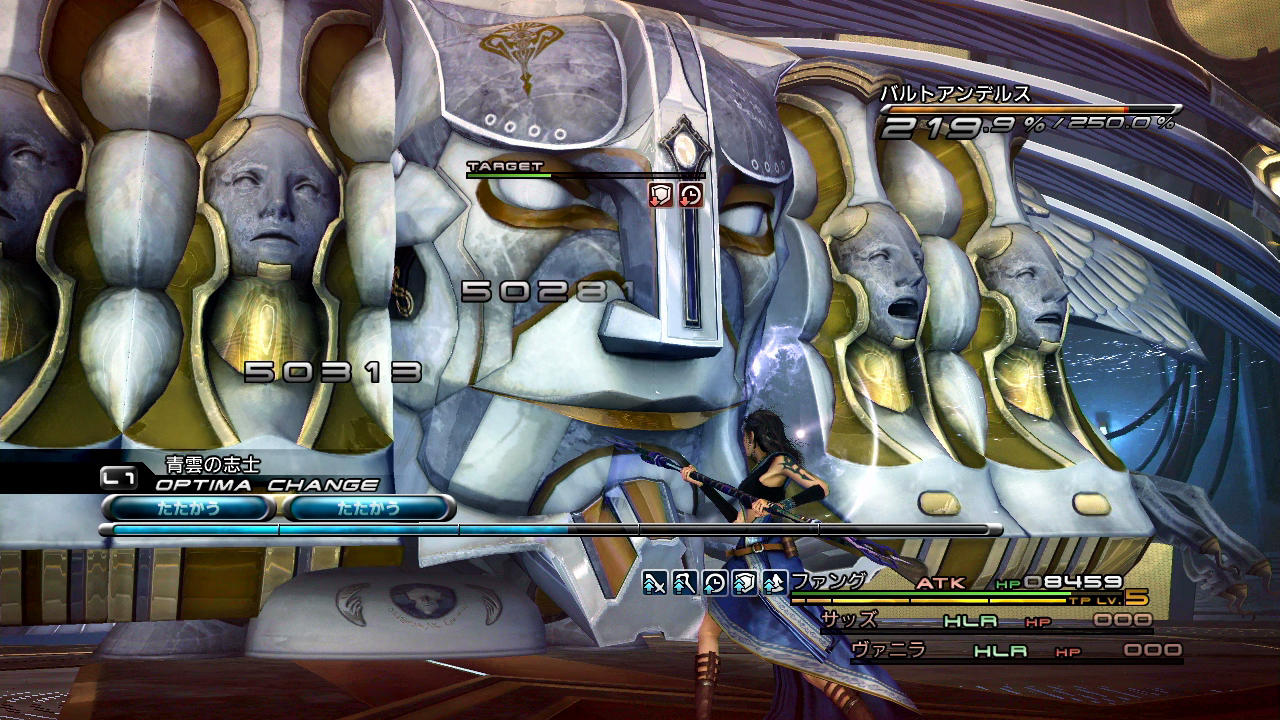Click the Protect shield buff icon
The image size is (1280, 720).
(743, 583)
